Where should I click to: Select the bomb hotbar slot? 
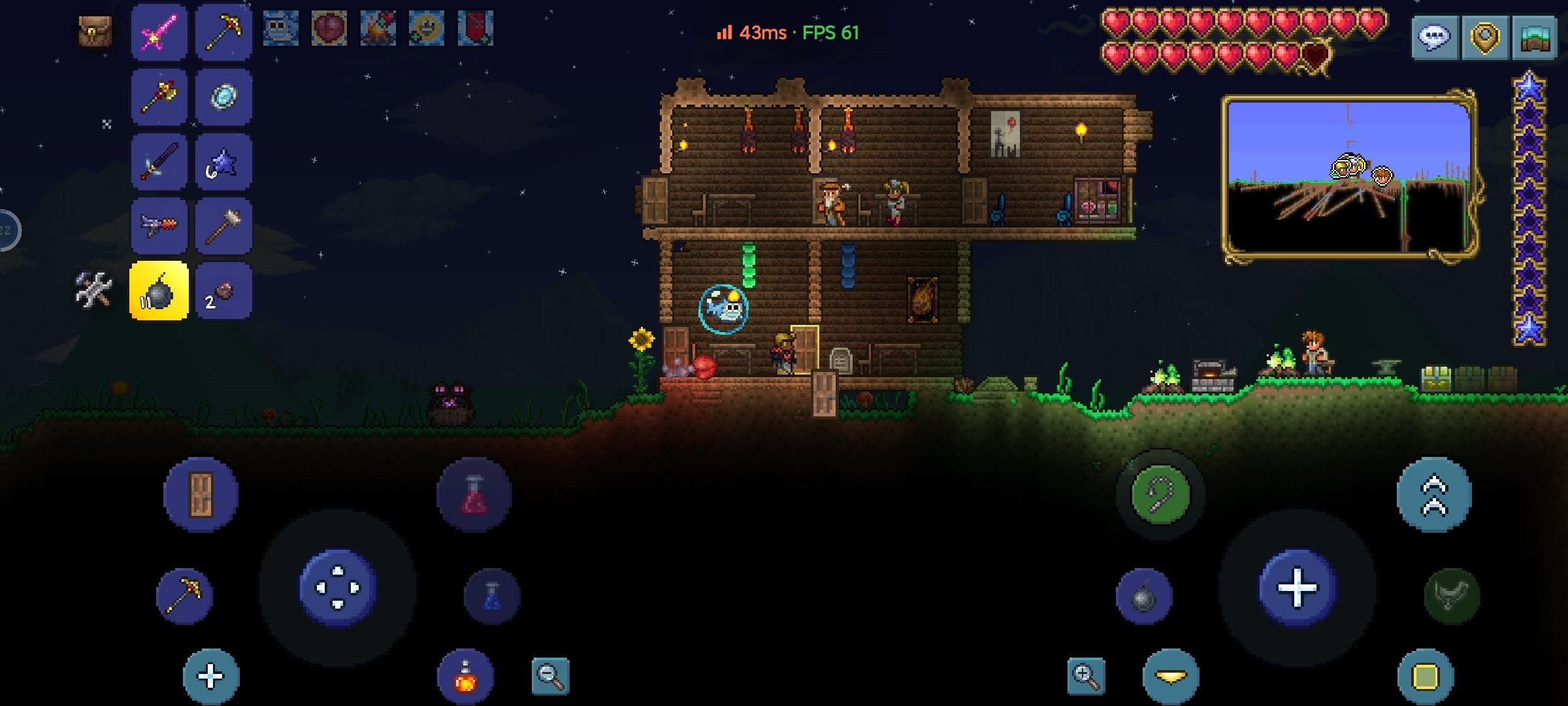pos(159,292)
